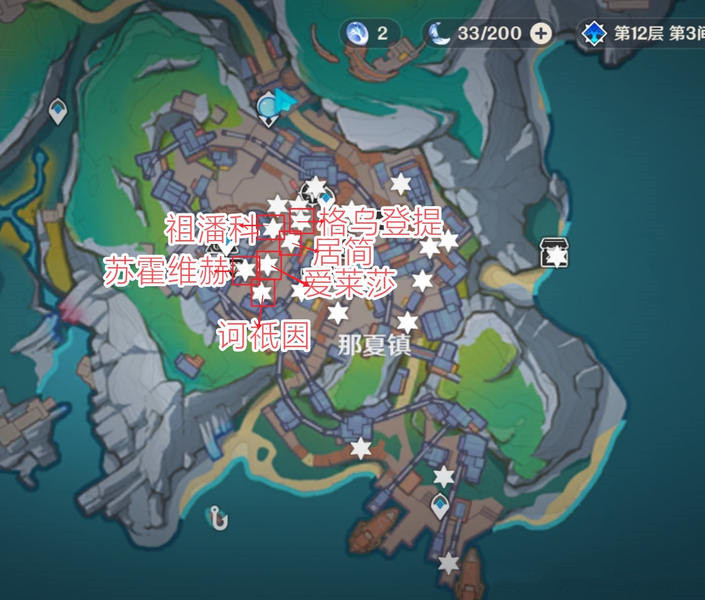
Task: Select the shop stall marker on the east coast
Action: (x=554, y=252)
